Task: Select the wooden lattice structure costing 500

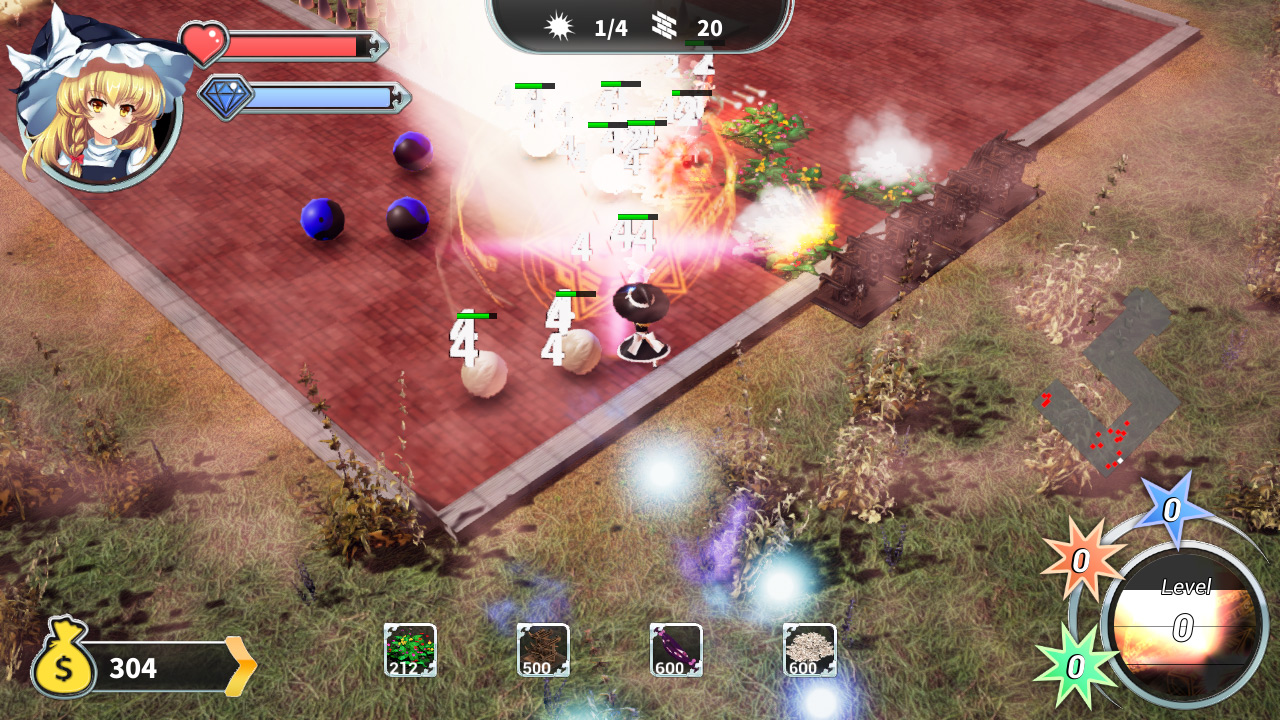Action: (x=543, y=649)
